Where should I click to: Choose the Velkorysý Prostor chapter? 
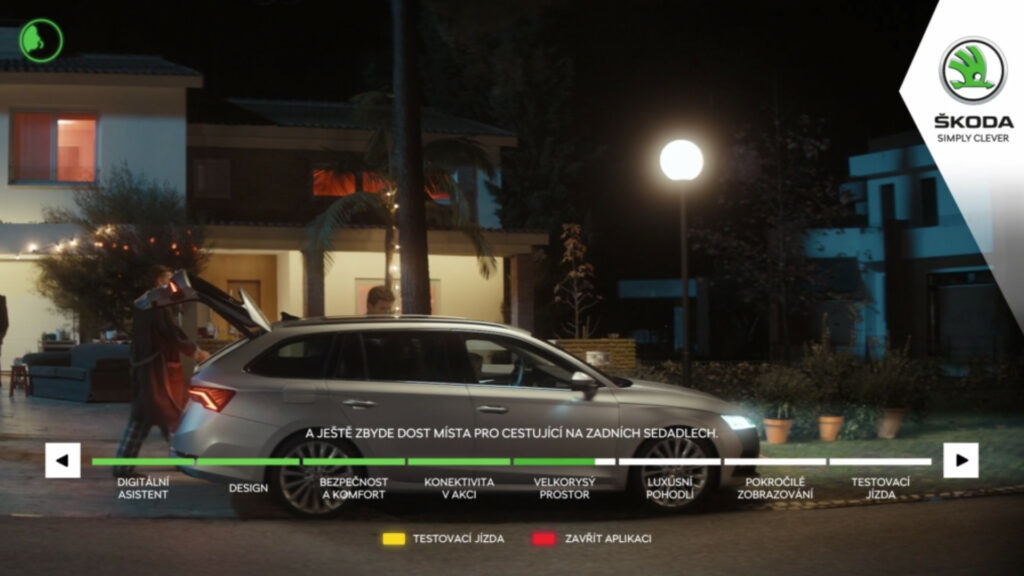pyautogui.click(x=565, y=488)
